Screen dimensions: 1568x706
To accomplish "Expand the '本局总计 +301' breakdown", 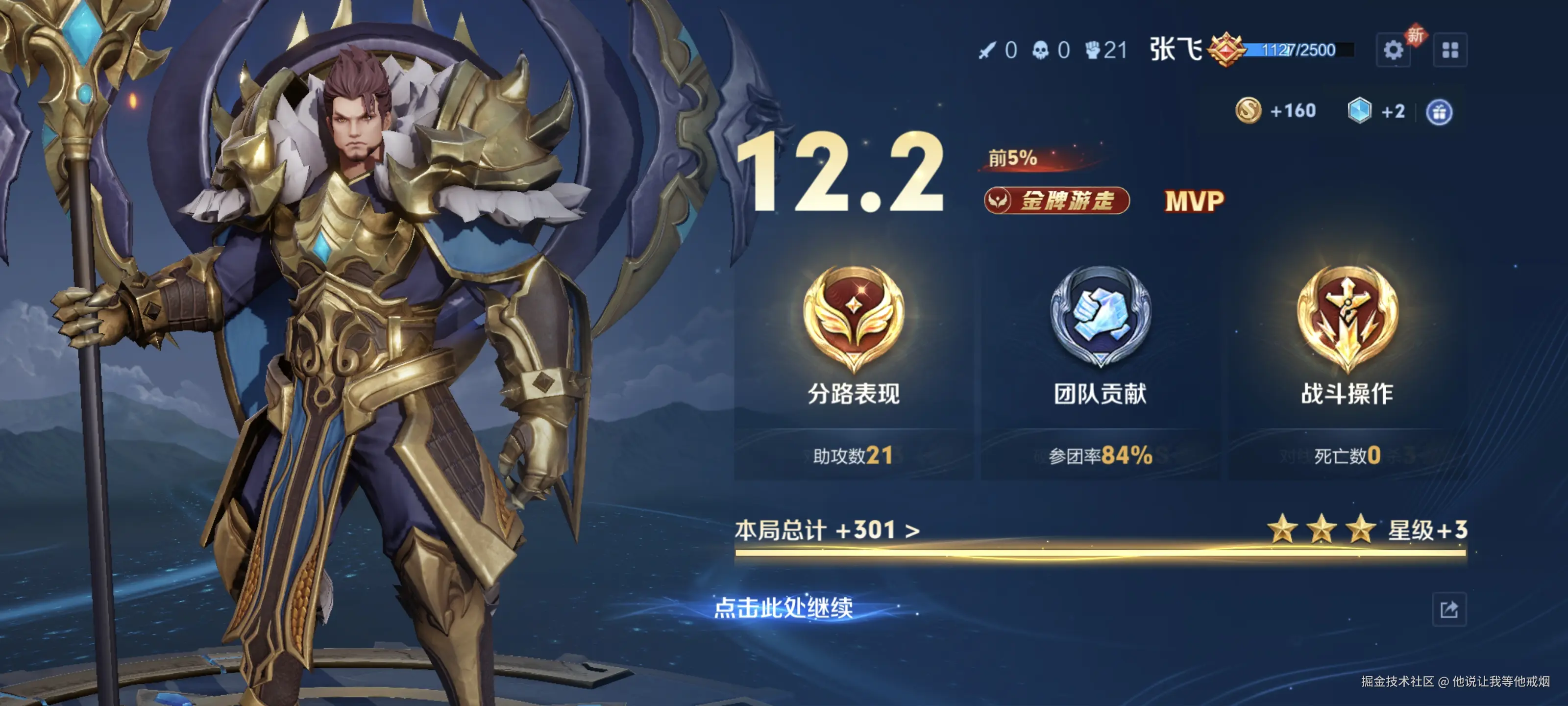I will click(x=827, y=530).
